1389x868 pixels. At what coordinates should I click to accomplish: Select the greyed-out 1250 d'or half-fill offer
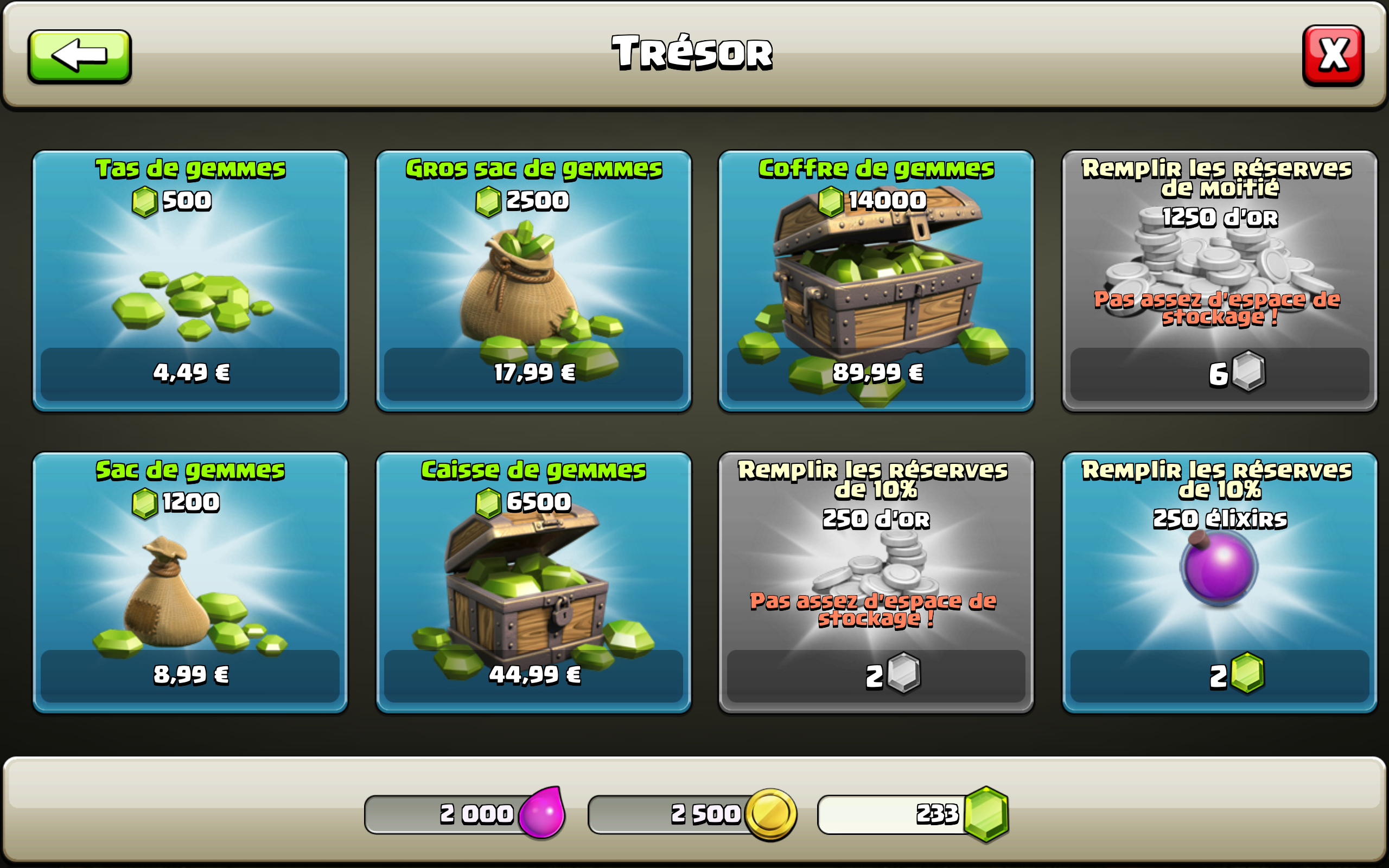pyautogui.click(x=1219, y=280)
